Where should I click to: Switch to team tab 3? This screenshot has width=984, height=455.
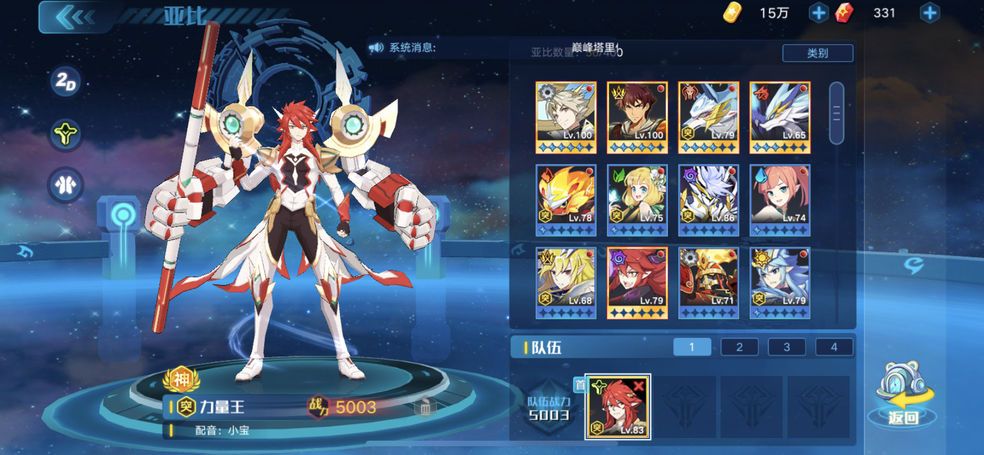pos(787,347)
